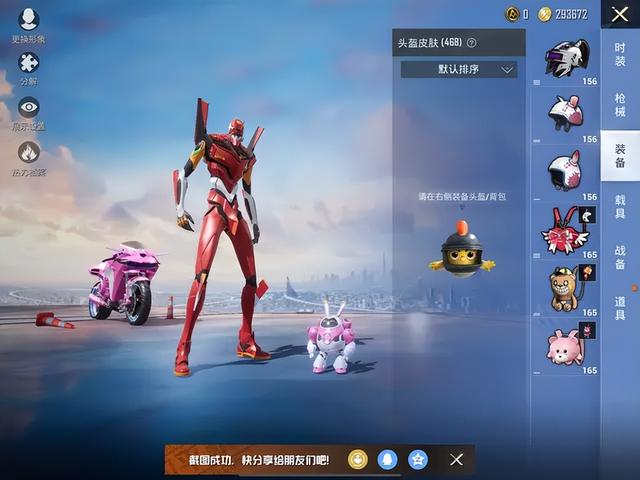Open the 分解 puzzle-piece dismantle option
640x480 pixels.
click(x=28, y=65)
